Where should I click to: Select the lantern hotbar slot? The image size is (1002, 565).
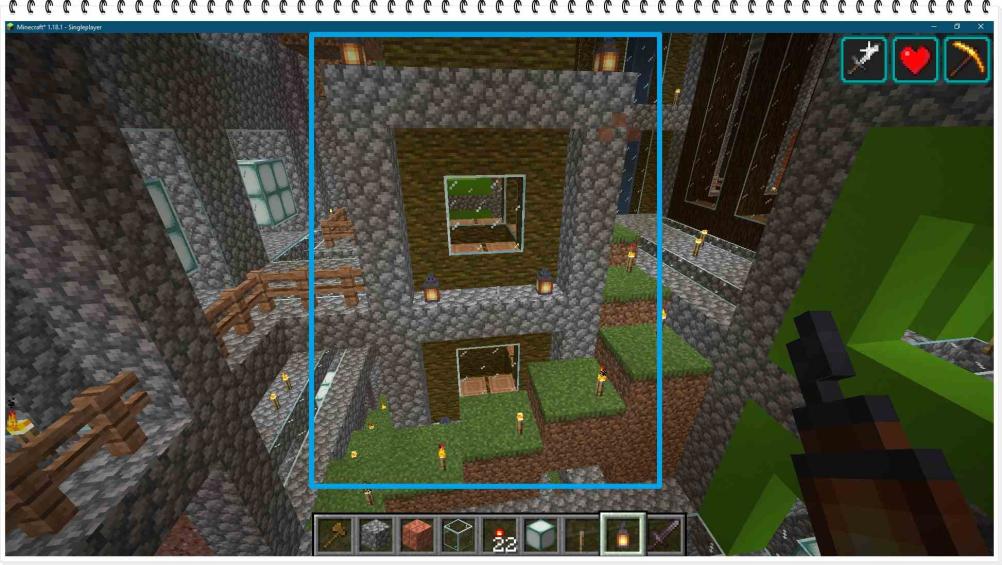pos(622,535)
